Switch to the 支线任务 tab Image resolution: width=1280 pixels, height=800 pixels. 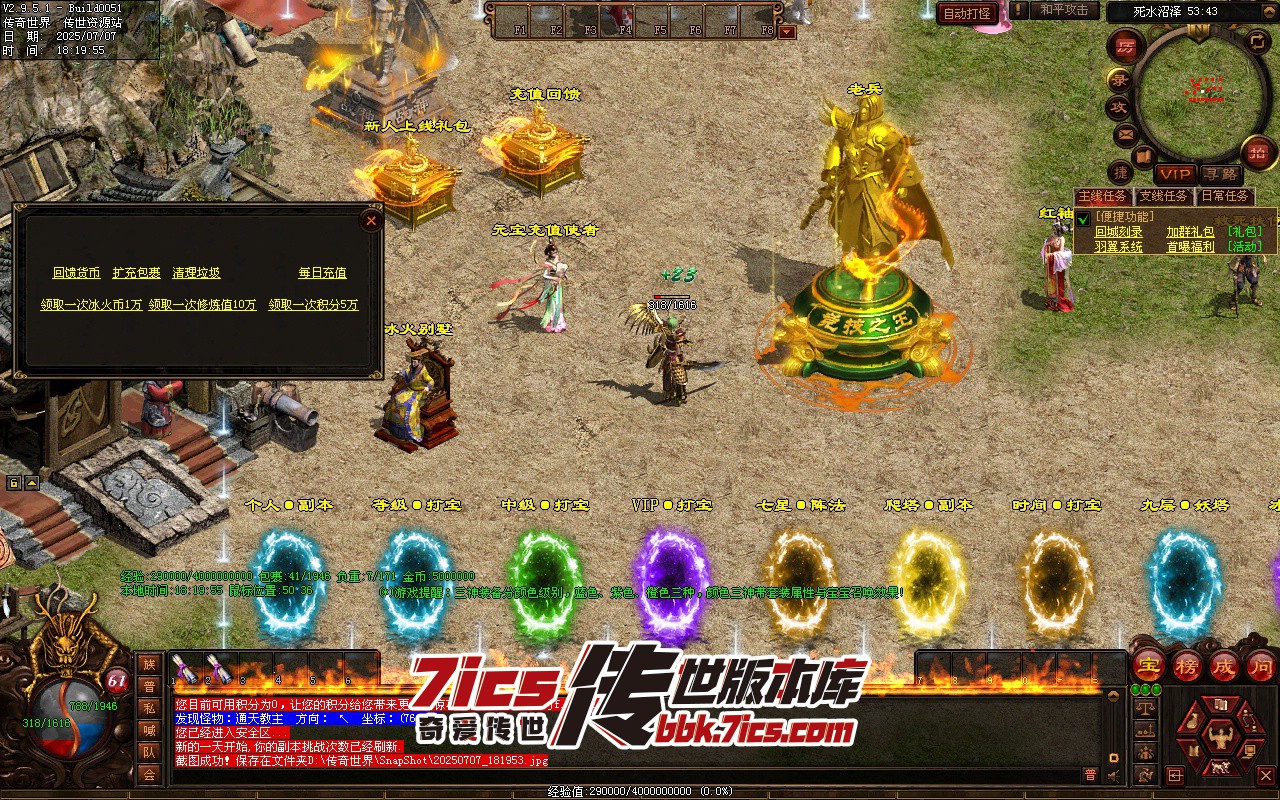[x=1164, y=197]
